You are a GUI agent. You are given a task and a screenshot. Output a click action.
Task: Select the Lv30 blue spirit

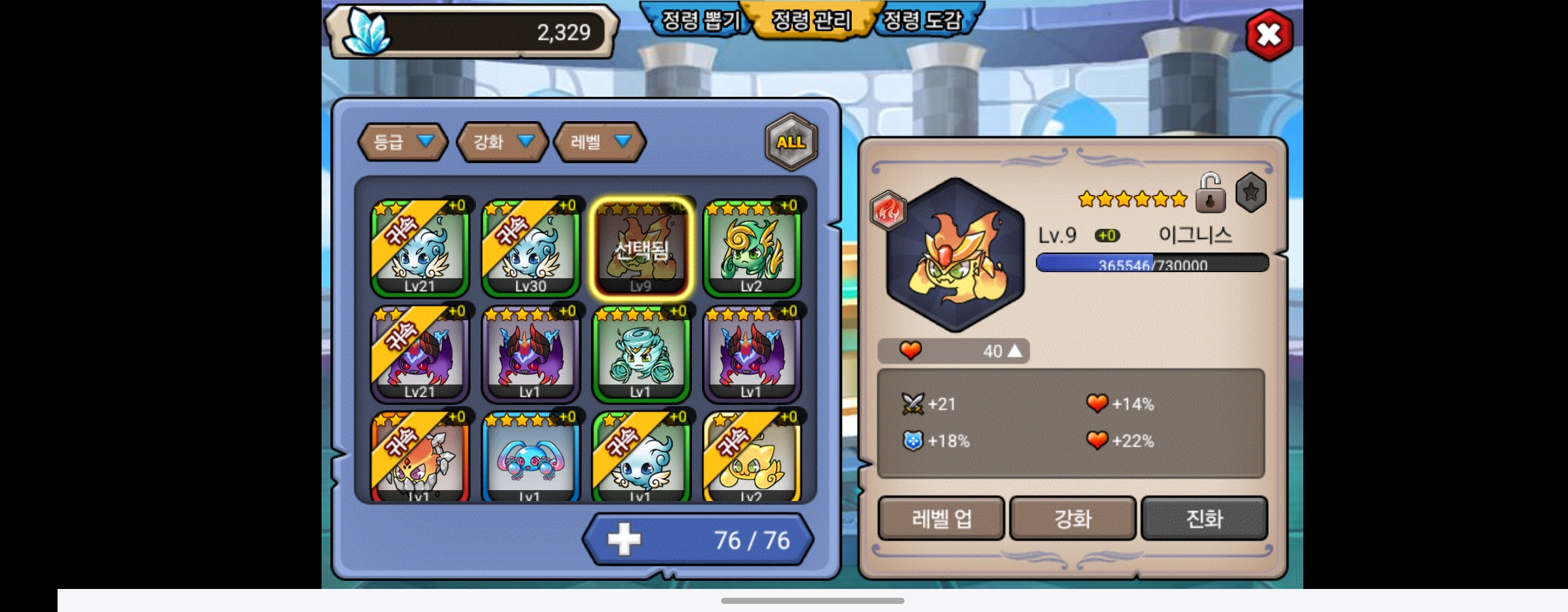(x=531, y=248)
